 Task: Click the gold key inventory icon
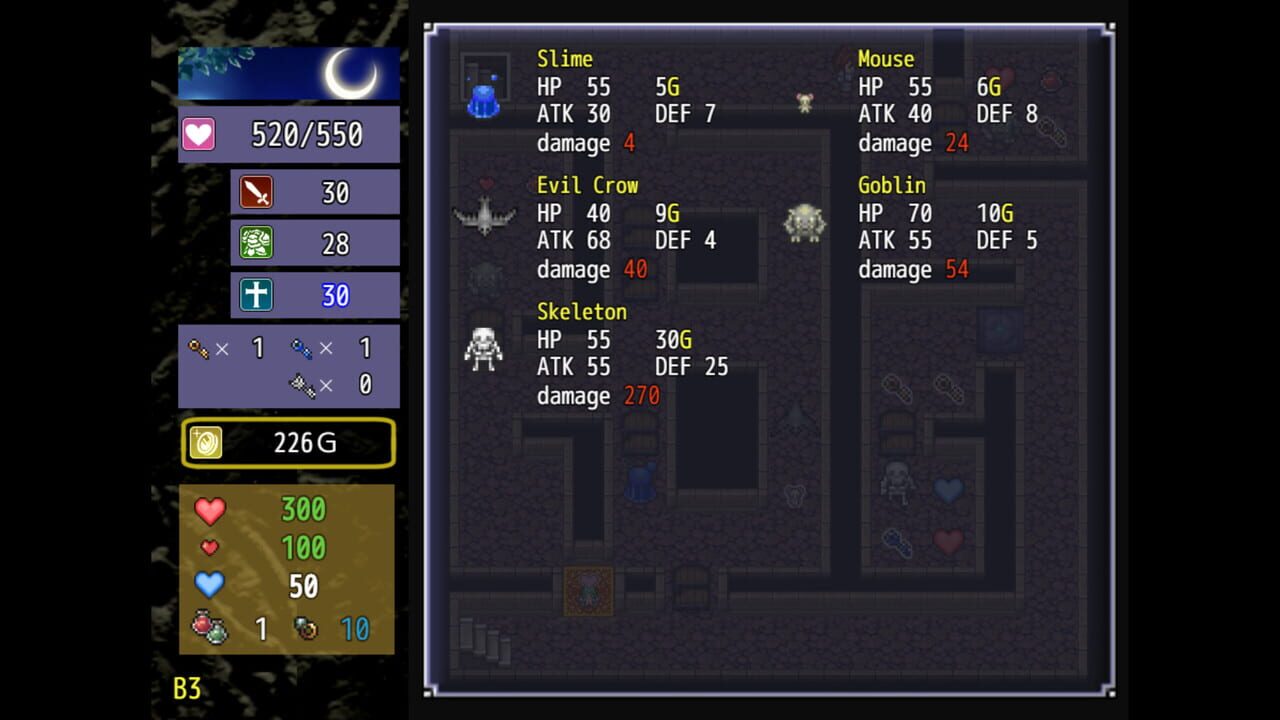tap(197, 348)
